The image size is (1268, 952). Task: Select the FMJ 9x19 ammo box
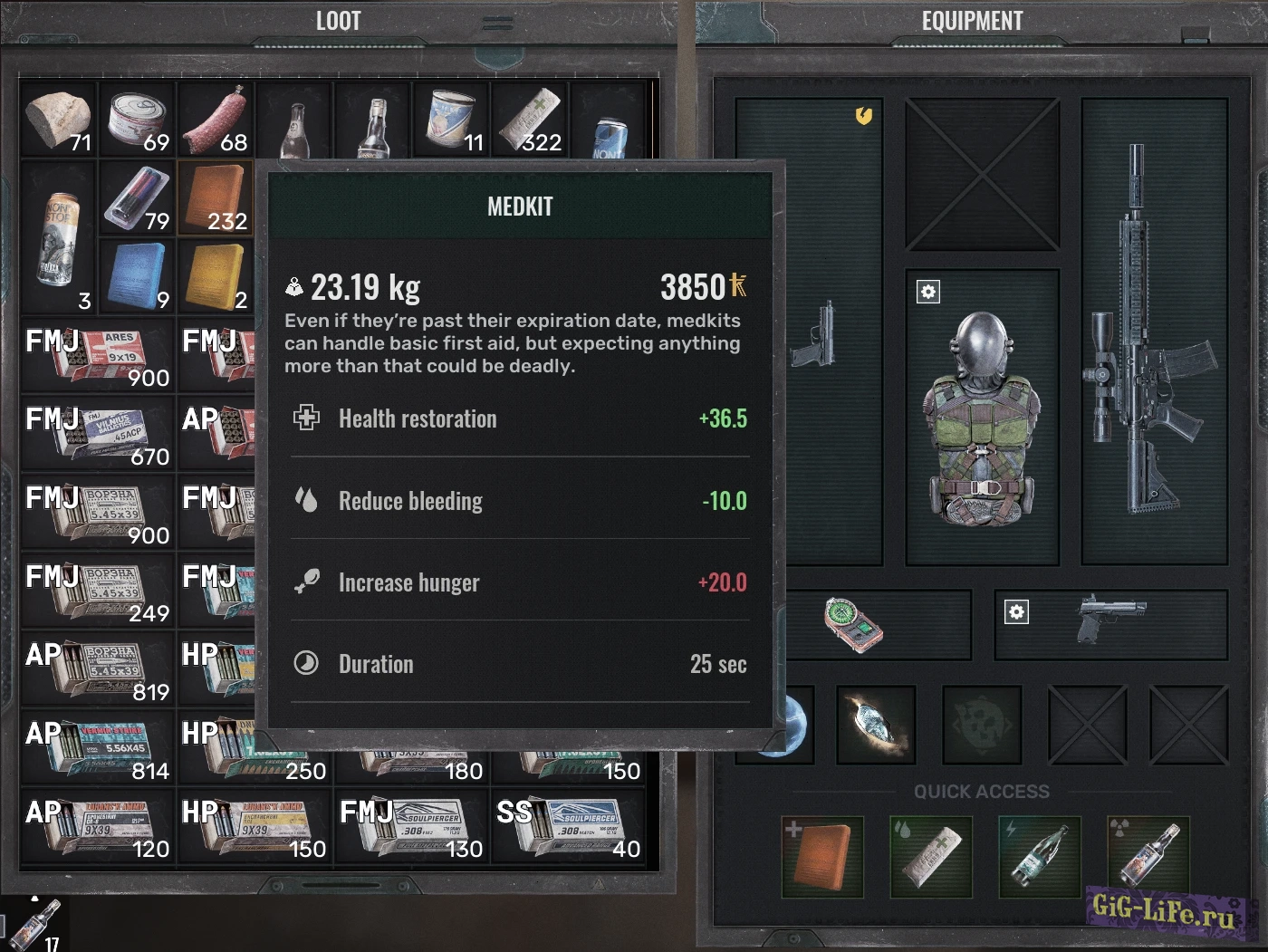tap(98, 355)
